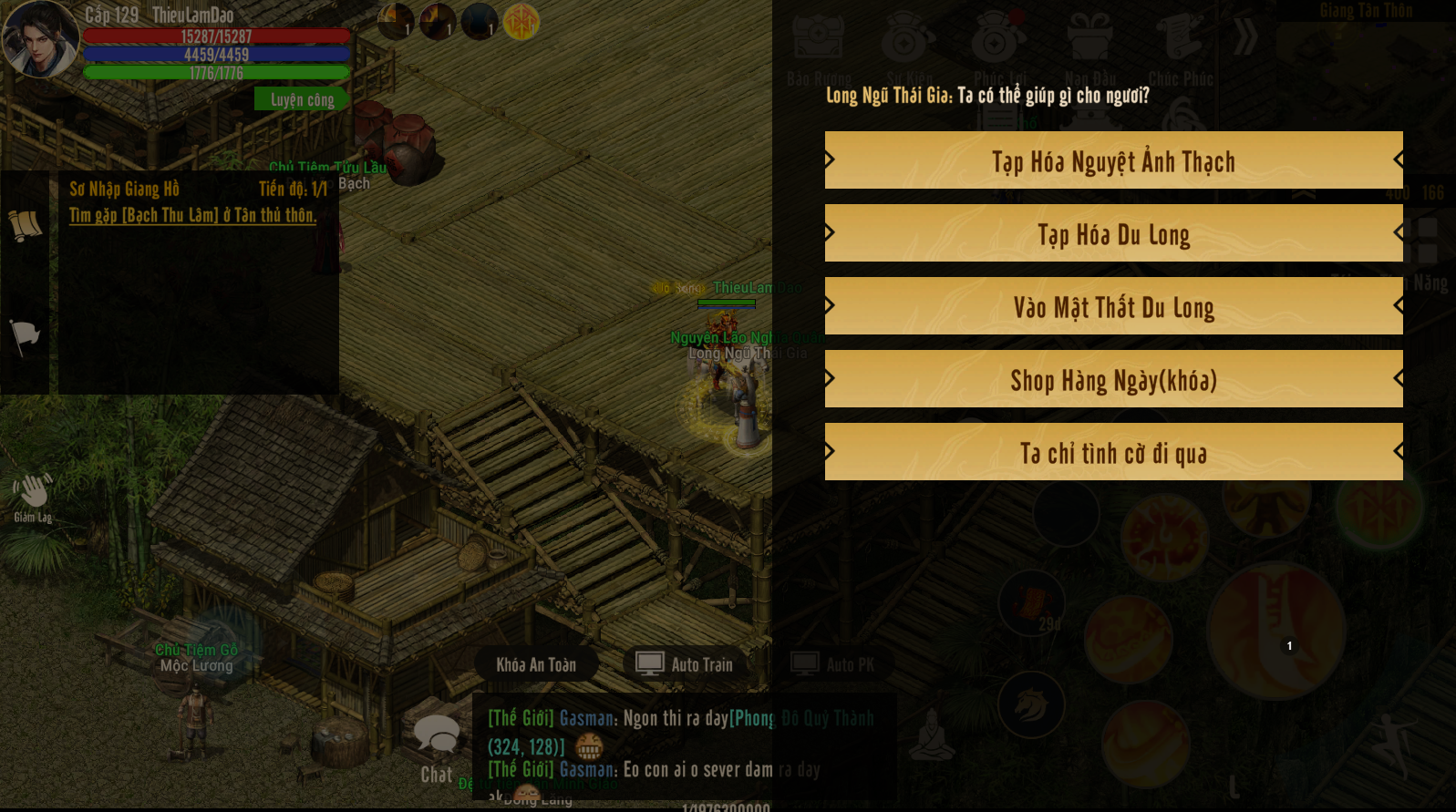Viewport: 1456px width, 812px height.
Task: Open the scroll quest tab icon
Action: pos(25,224)
